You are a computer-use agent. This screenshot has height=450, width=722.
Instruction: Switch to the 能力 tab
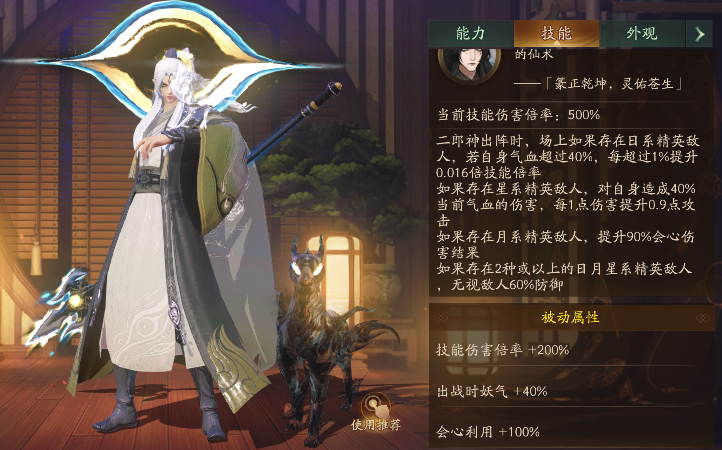coord(470,33)
